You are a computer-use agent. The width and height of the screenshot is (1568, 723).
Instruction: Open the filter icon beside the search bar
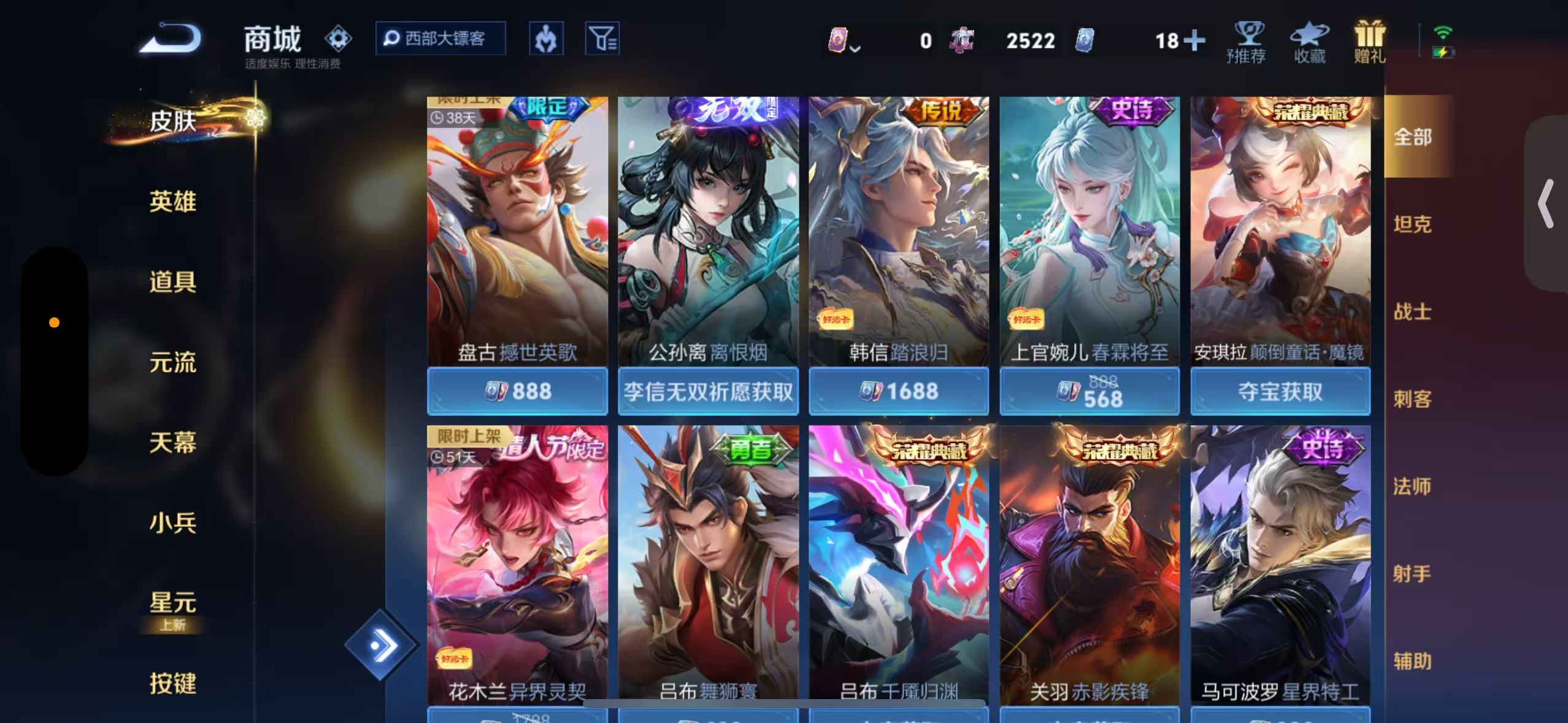pyautogui.click(x=602, y=38)
